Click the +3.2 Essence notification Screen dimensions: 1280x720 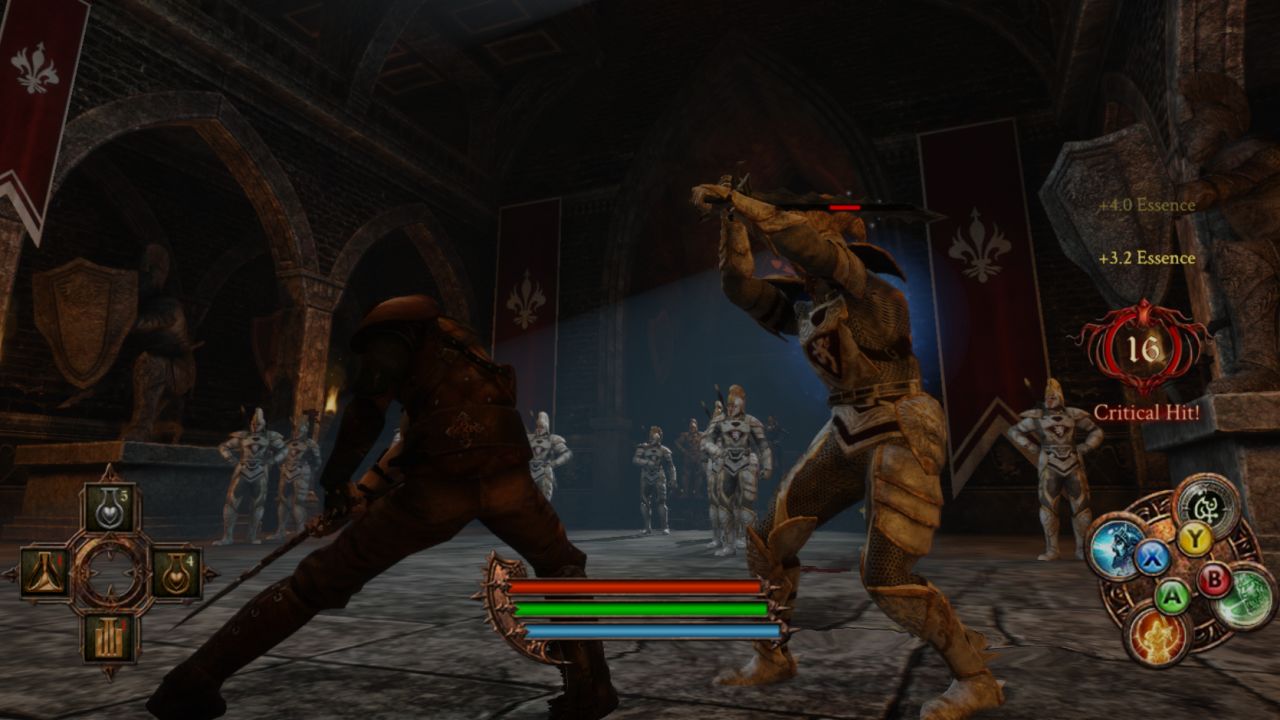coord(1146,257)
